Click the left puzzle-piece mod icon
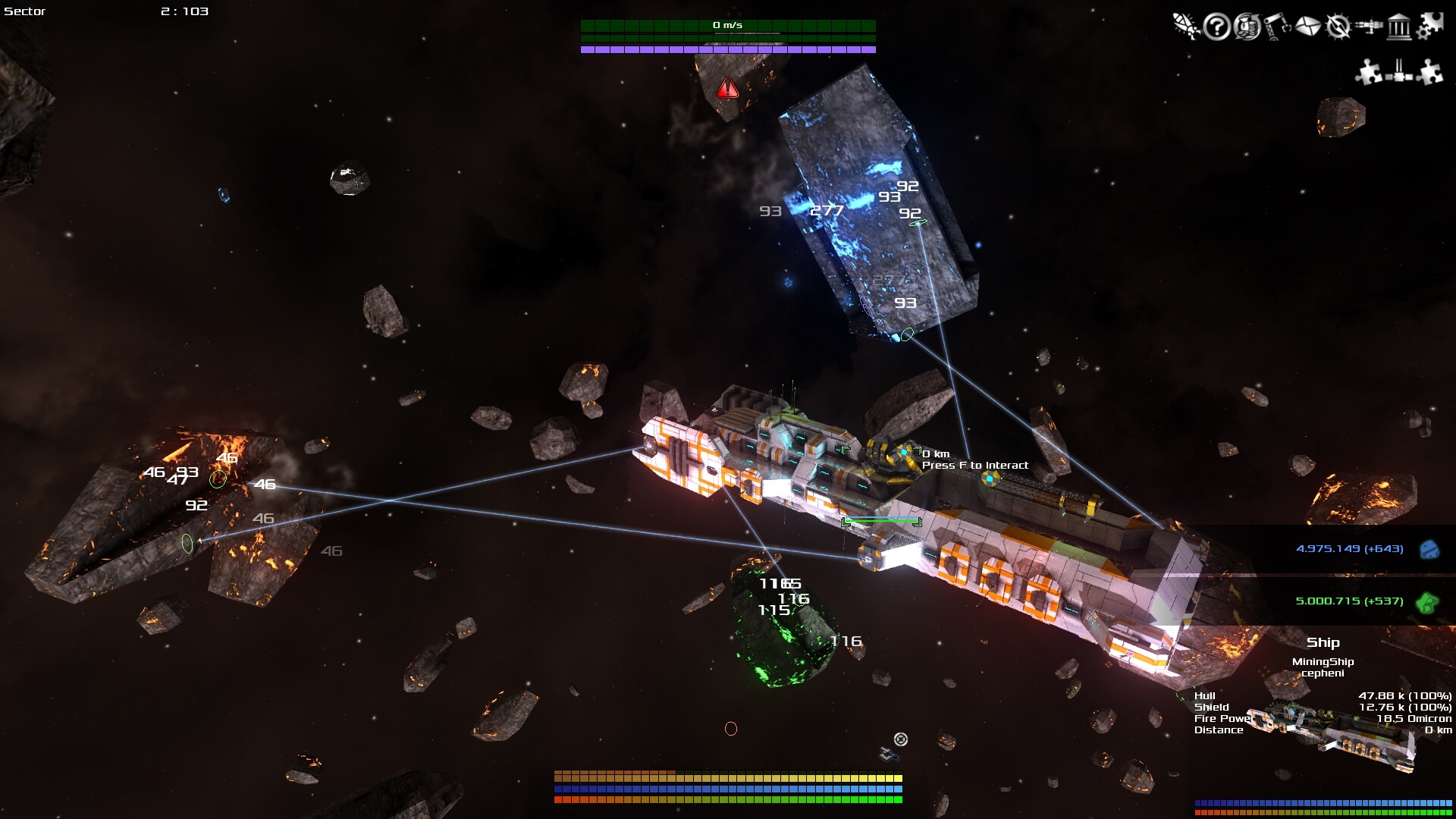Image resolution: width=1456 pixels, height=819 pixels. (1369, 72)
